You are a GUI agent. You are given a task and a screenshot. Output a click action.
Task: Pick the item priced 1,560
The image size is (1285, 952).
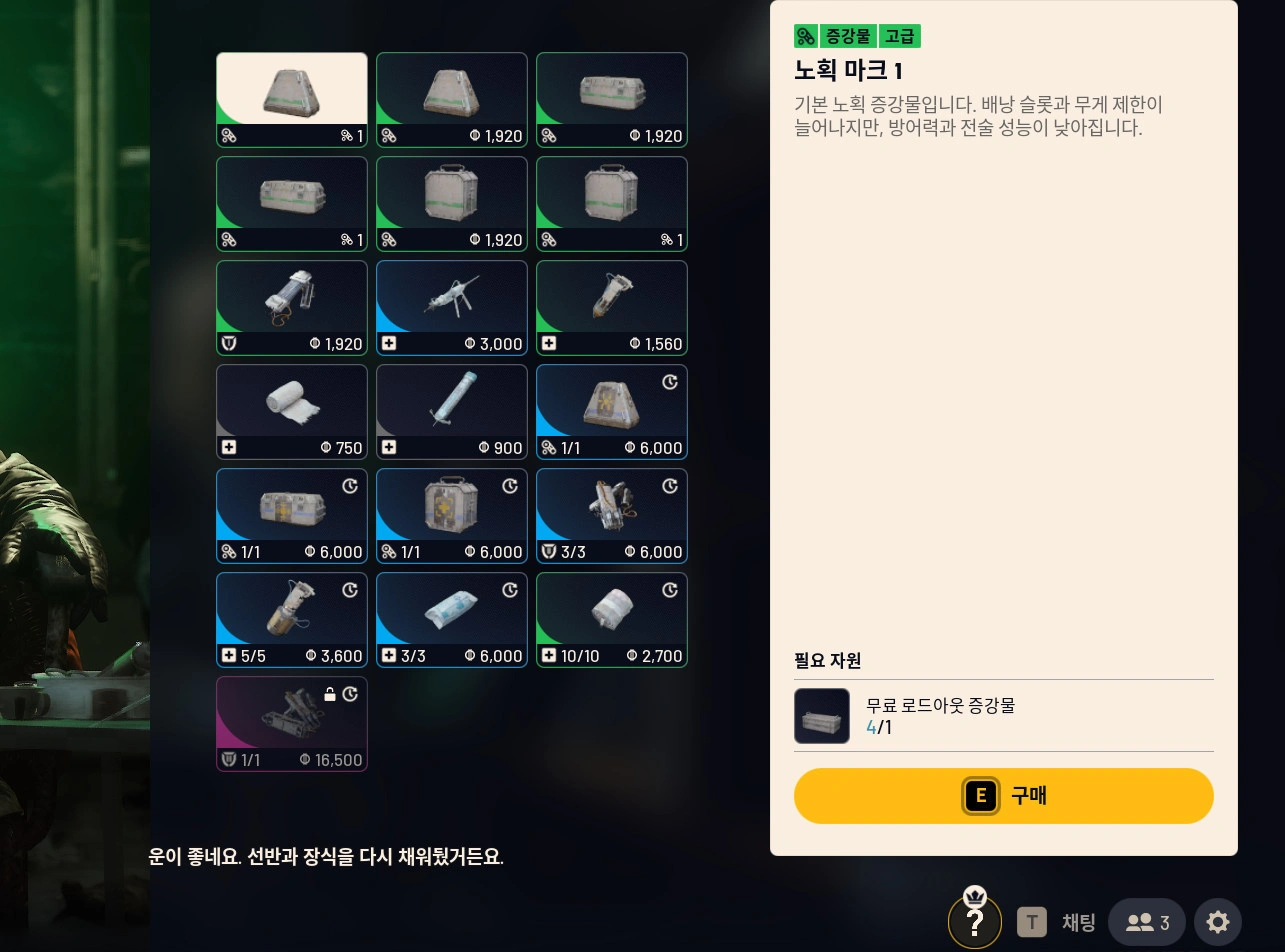point(612,308)
